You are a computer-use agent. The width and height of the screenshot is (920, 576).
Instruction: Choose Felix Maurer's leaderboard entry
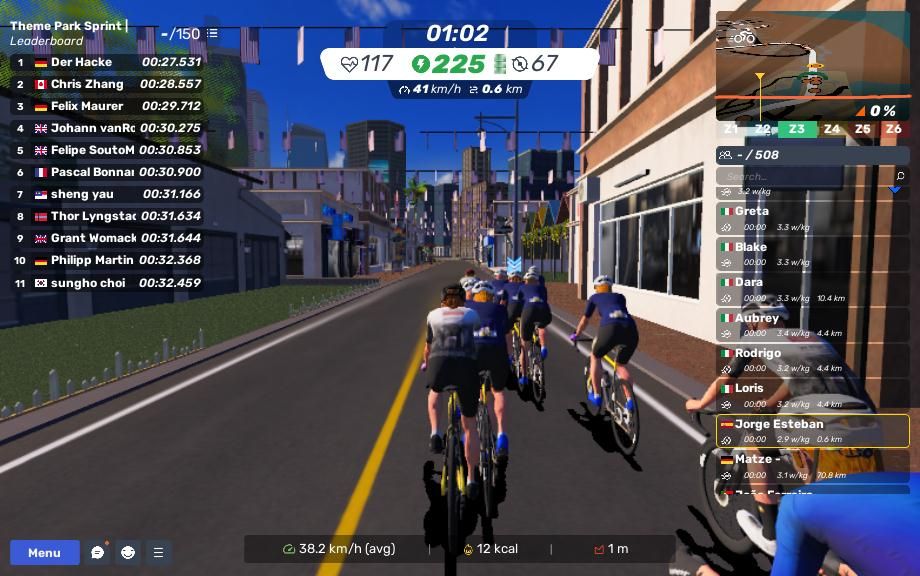tap(105, 106)
